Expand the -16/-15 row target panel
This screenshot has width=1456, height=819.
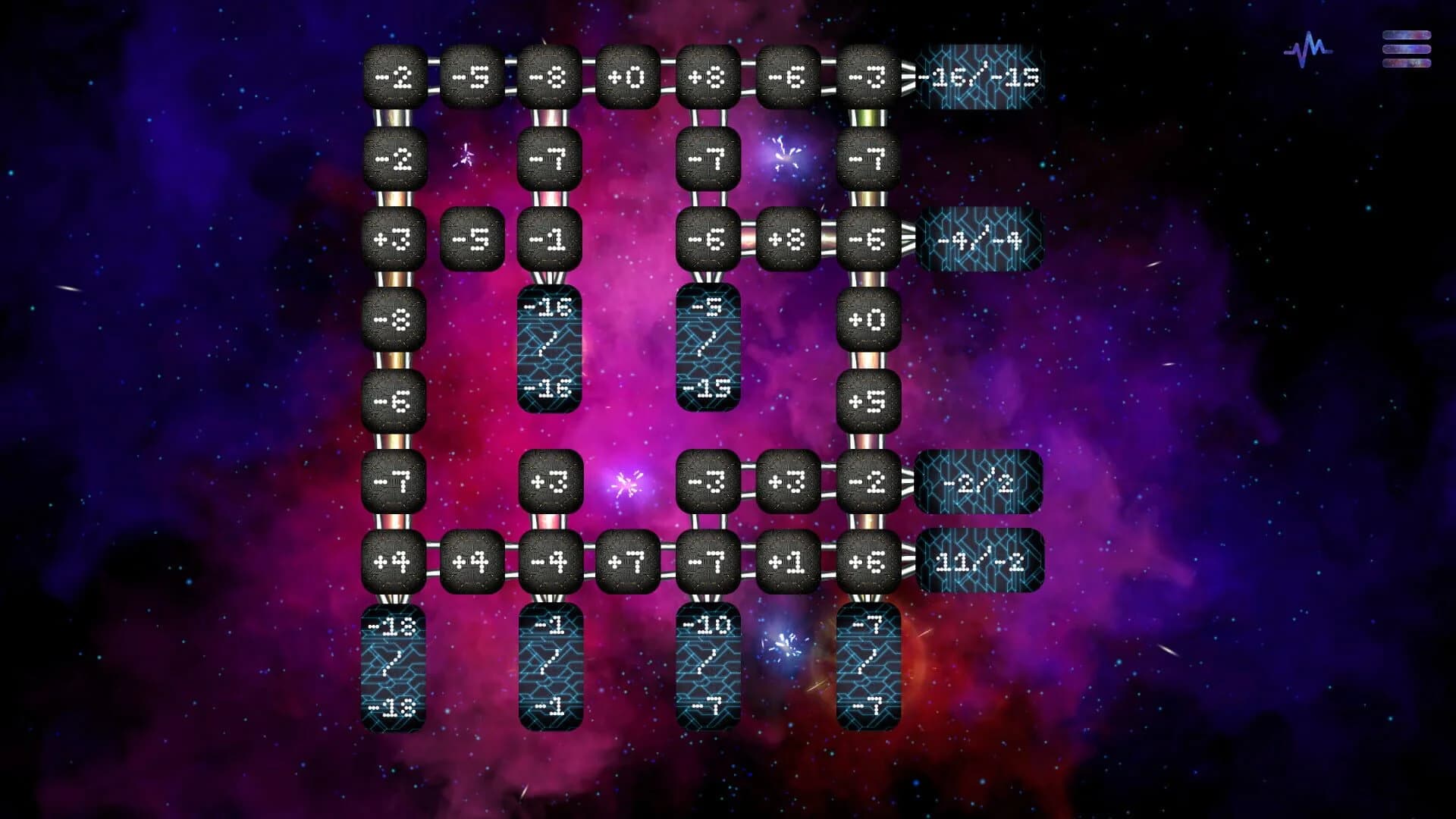click(978, 77)
